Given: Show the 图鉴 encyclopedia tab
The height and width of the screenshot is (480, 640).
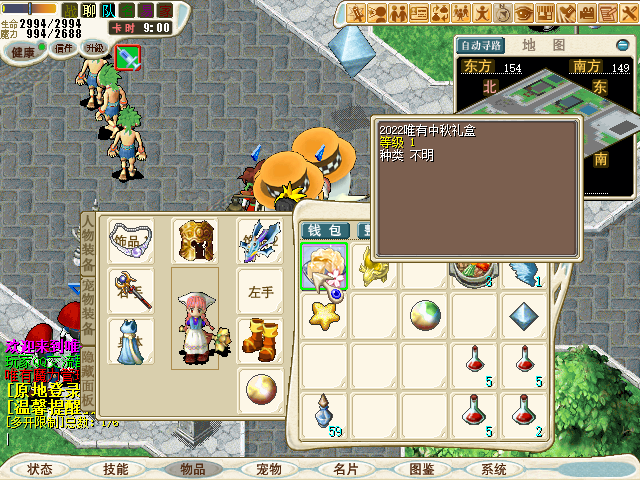Looking at the screenshot, I should pyautogui.click(x=421, y=468).
